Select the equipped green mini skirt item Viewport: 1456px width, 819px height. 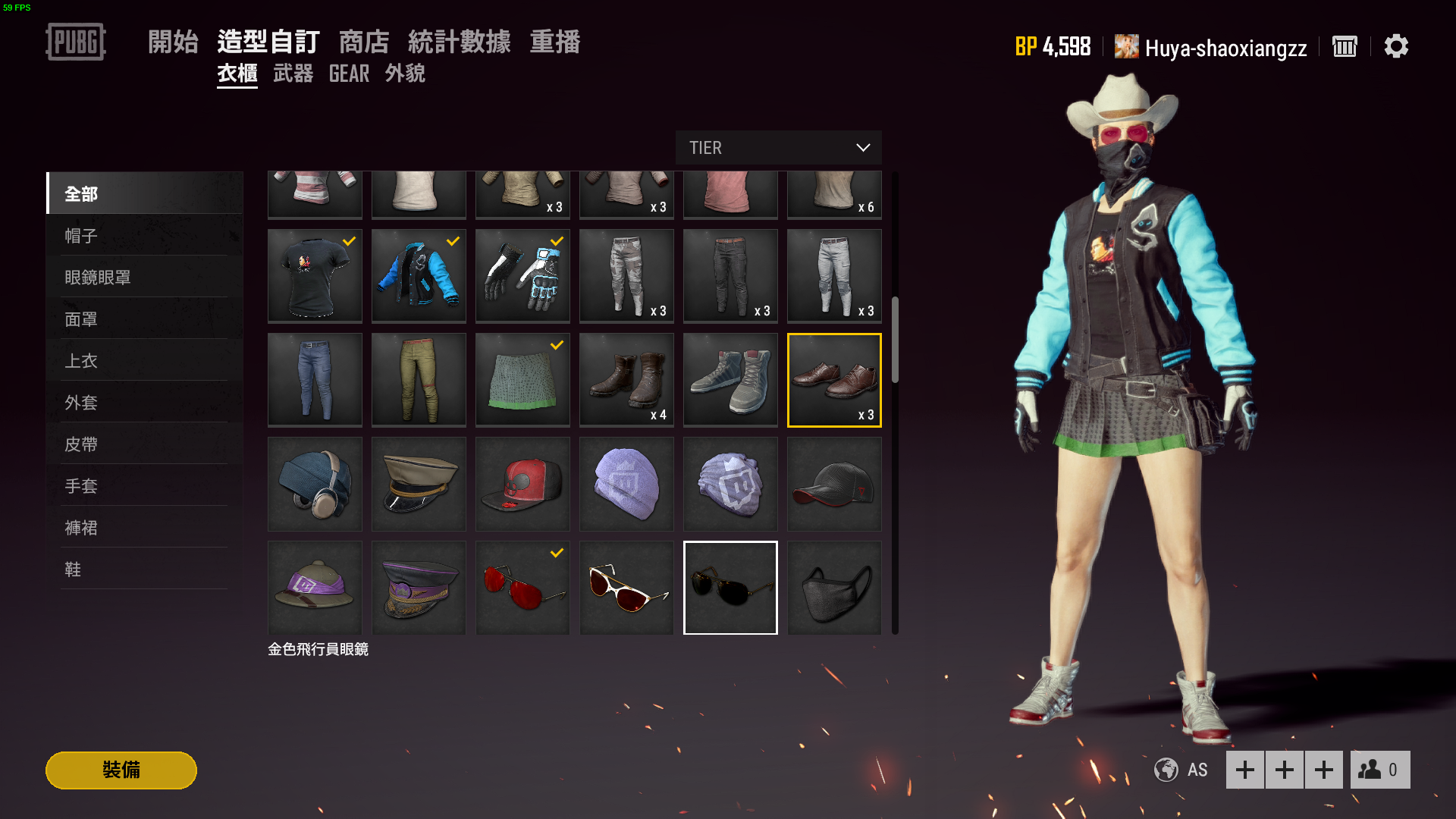[522, 379]
